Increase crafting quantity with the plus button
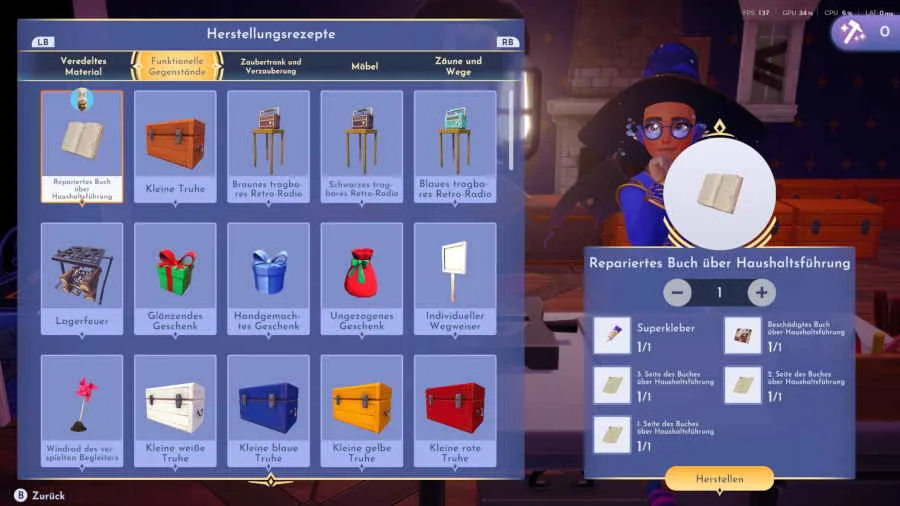 click(x=762, y=293)
